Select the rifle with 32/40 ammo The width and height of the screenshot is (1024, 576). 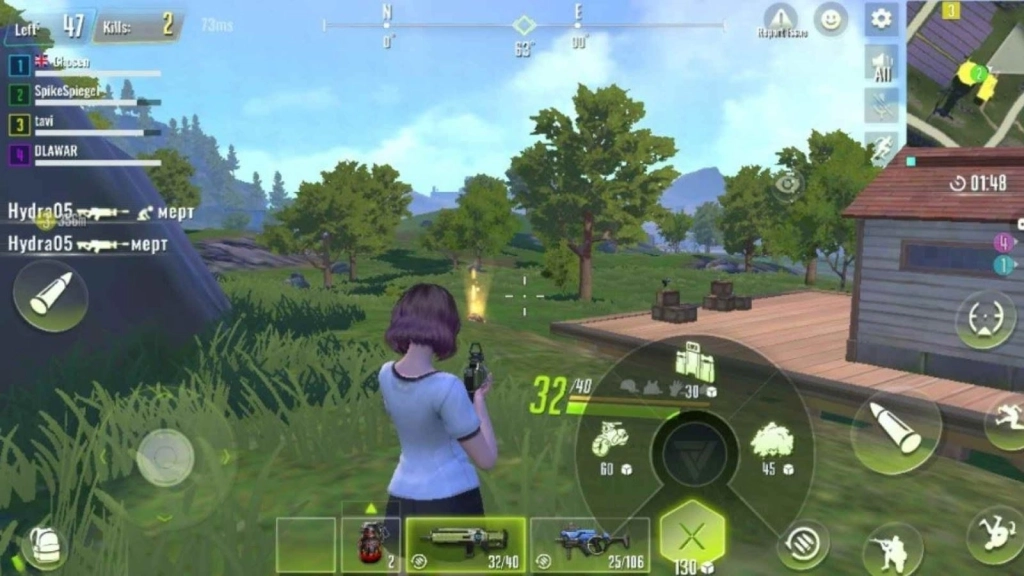click(465, 544)
